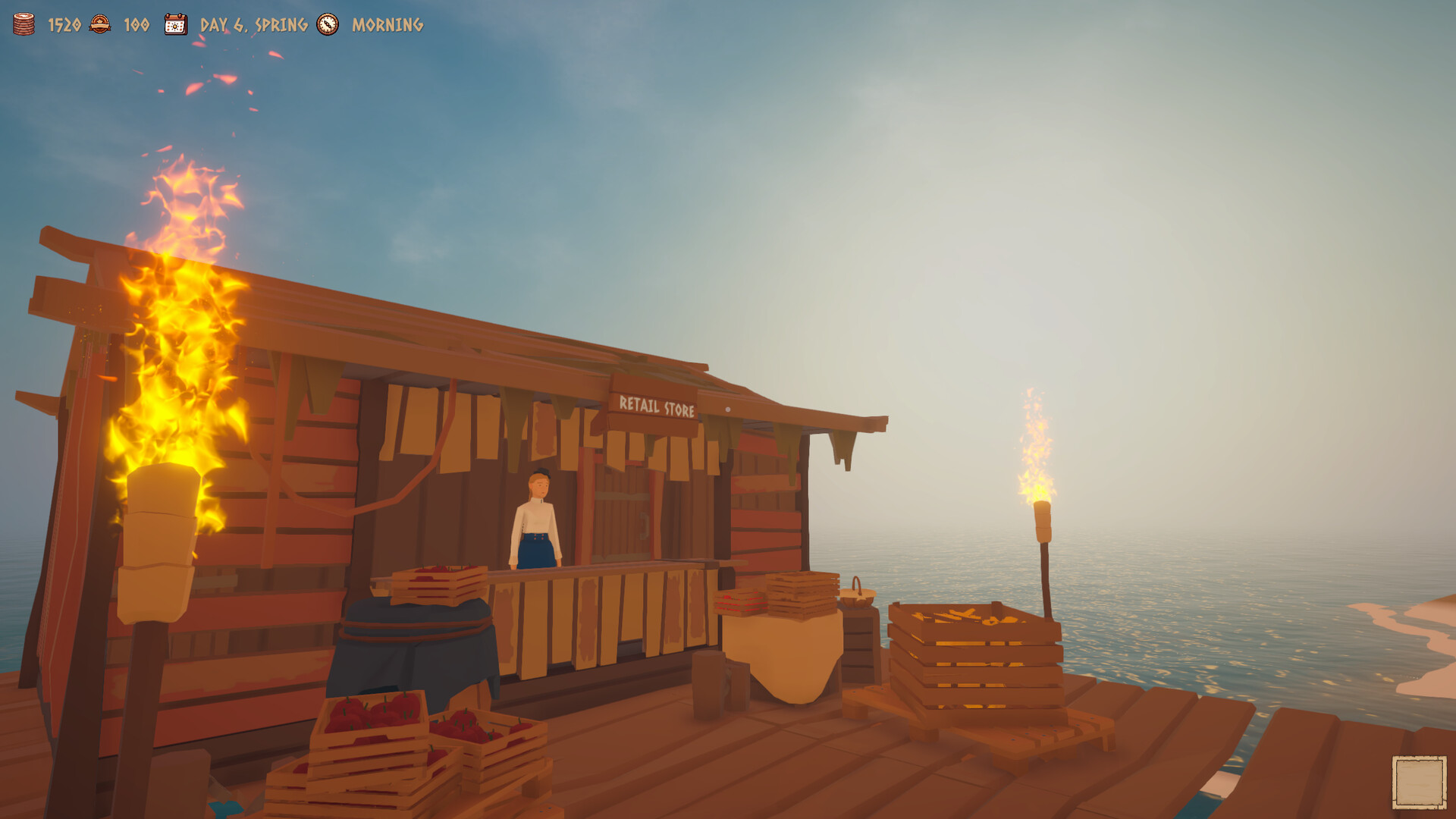Open the calendar icon showing Day 6
Viewport: 1456px width, 819px height.
(x=174, y=24)
